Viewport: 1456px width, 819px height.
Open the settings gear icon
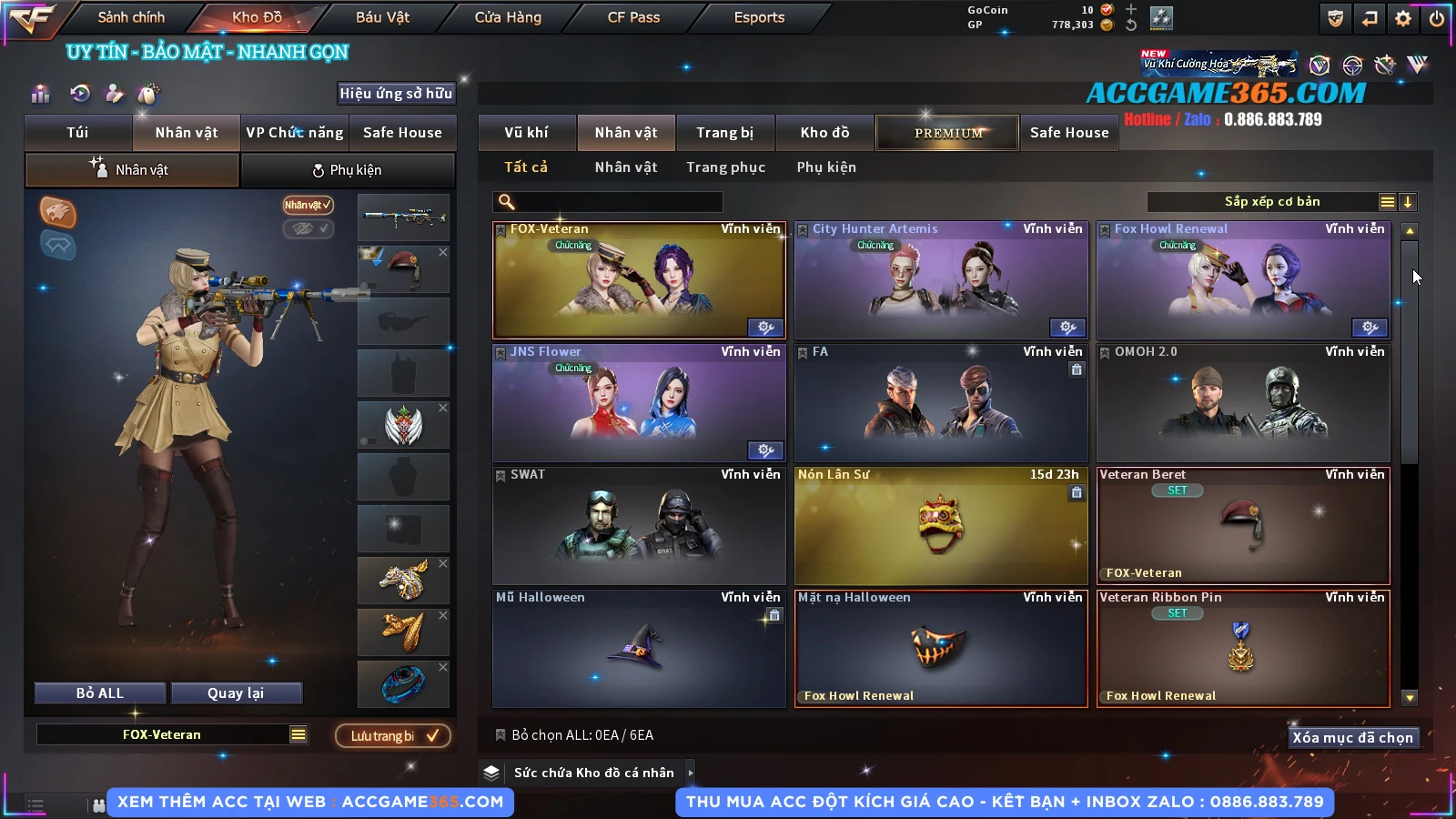tap(1403, 18)
